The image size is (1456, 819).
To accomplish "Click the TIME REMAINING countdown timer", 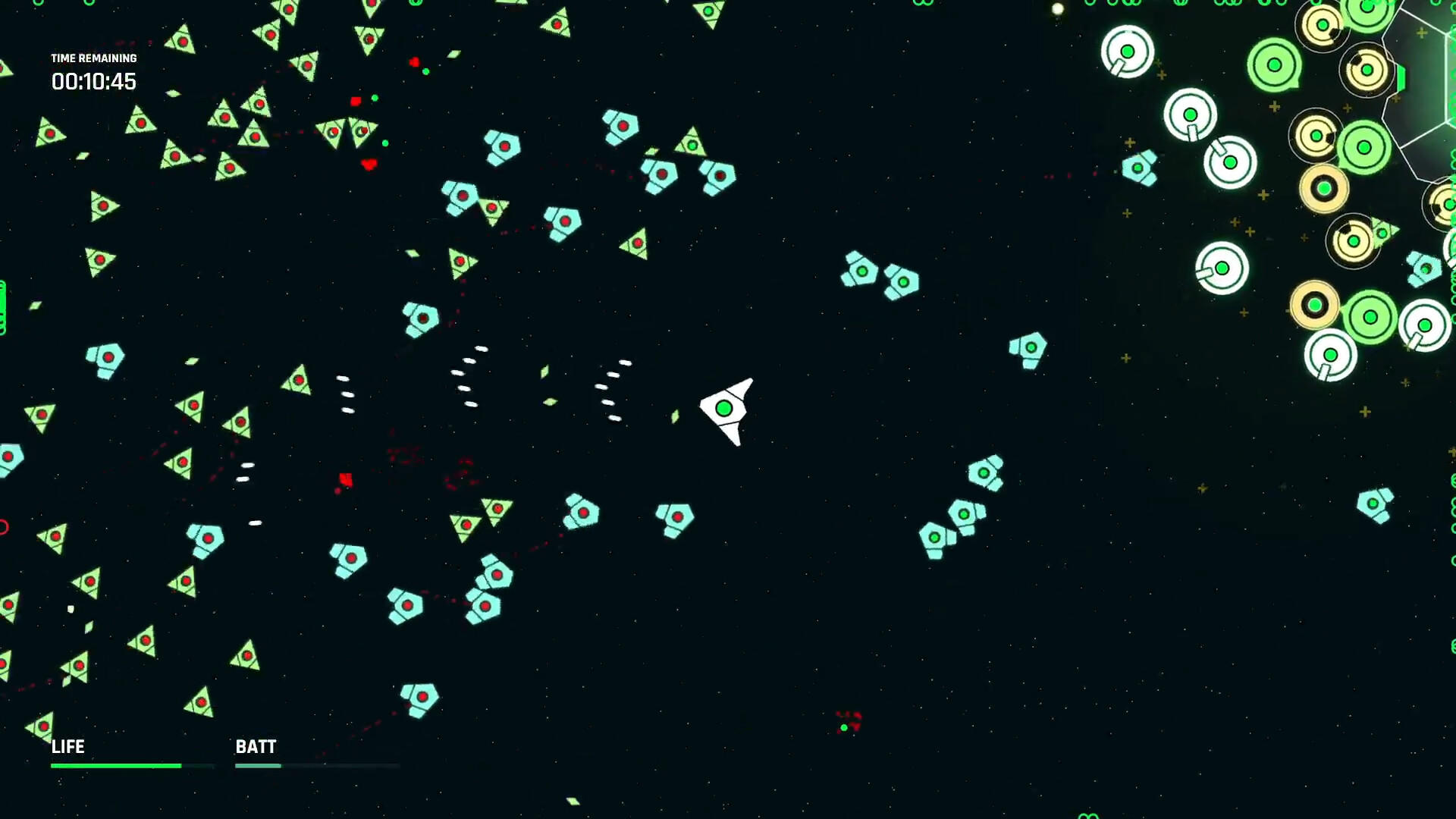I will pos(93,82).
